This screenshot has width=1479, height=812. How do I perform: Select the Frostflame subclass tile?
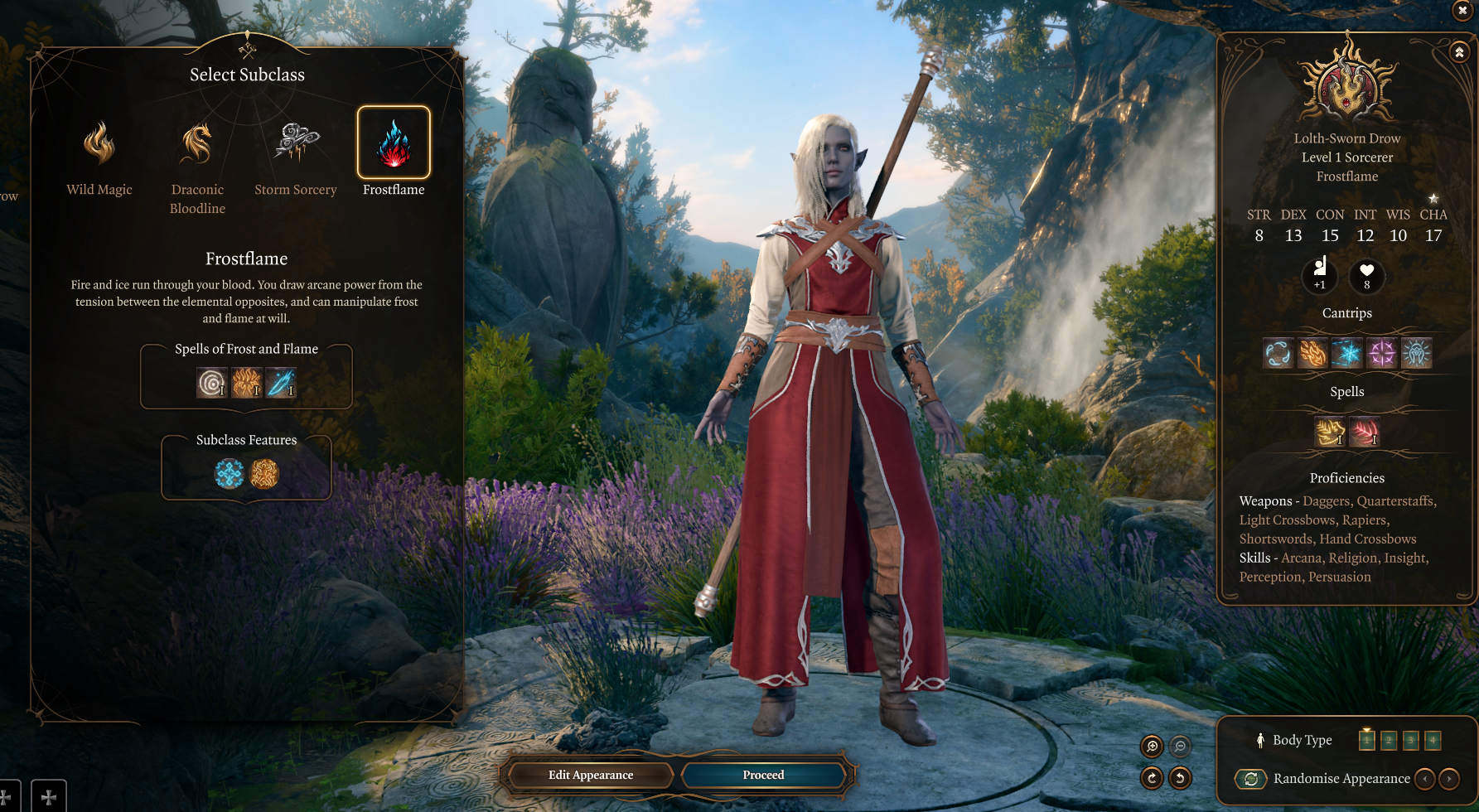[x=394, y=143]
